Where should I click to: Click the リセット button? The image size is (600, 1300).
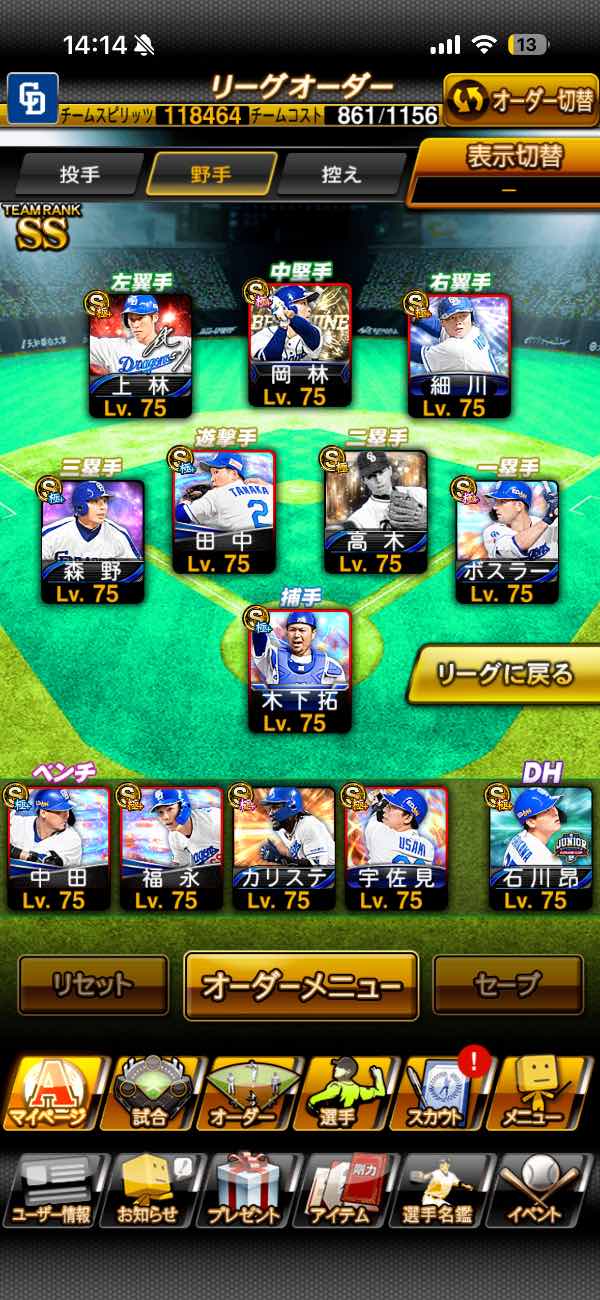pyautogui.click(x=93, y=985)
